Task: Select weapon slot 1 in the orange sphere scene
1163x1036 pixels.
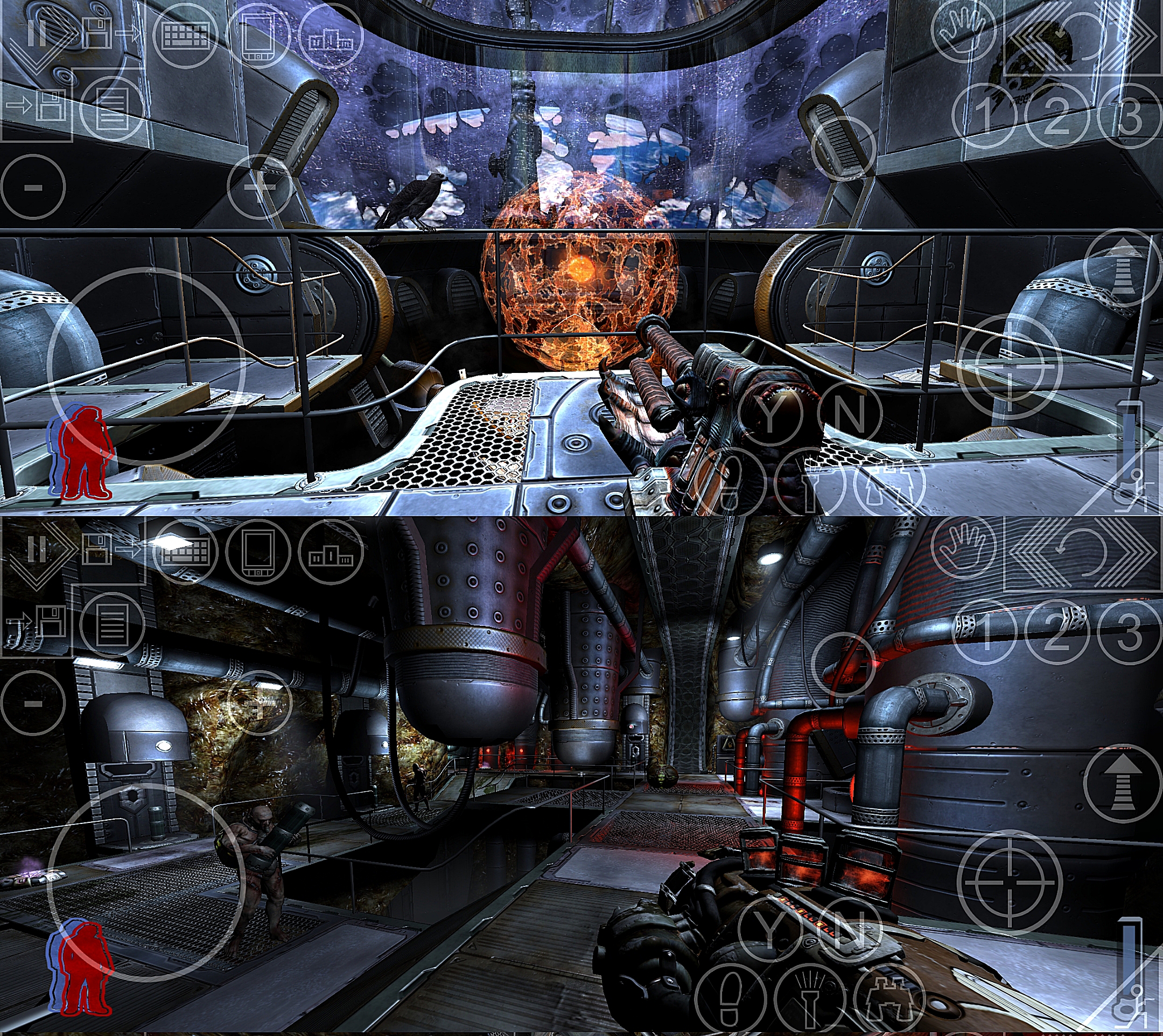Action: coord(984,116)
